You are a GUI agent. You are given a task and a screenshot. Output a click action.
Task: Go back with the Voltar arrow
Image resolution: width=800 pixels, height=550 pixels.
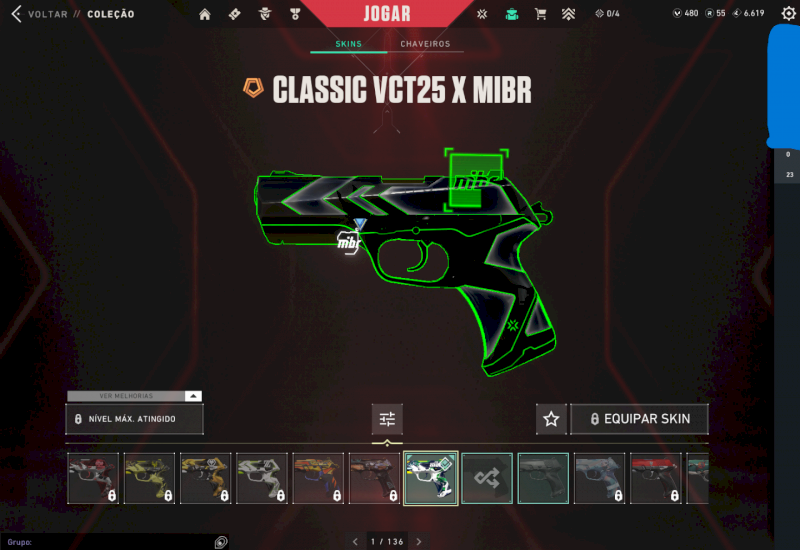15,14
